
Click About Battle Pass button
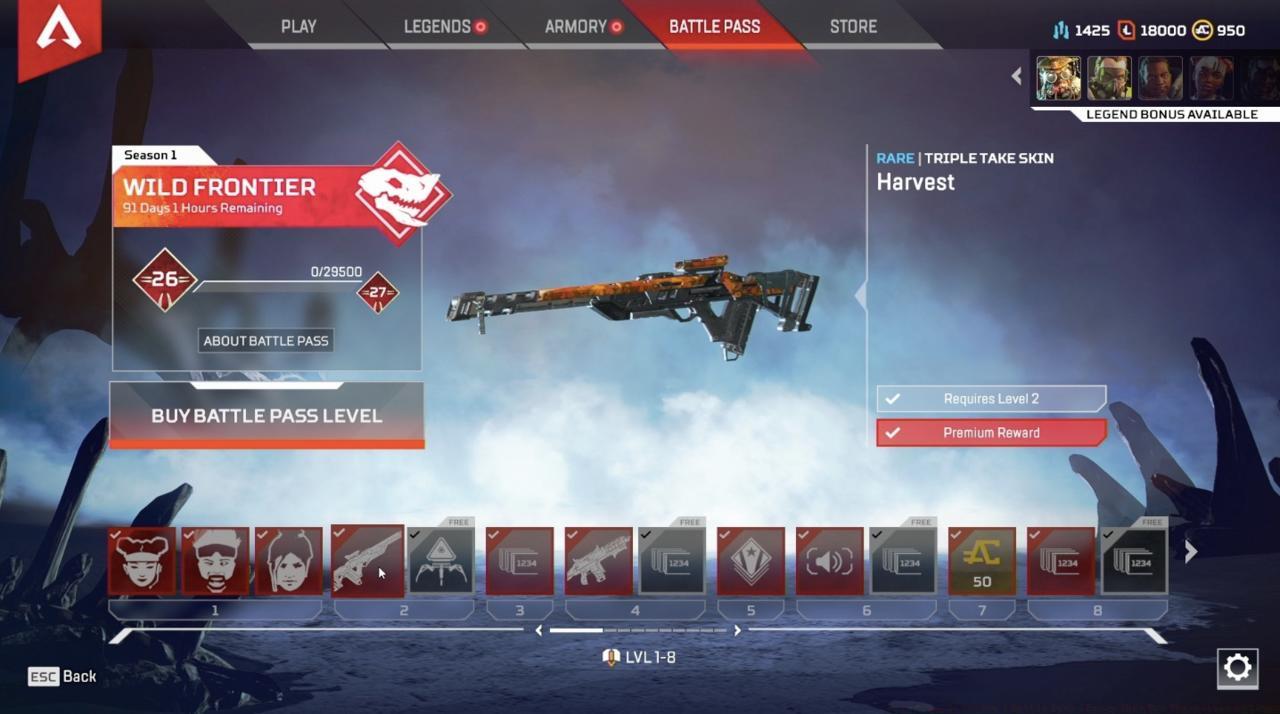[x=265, y=341]
